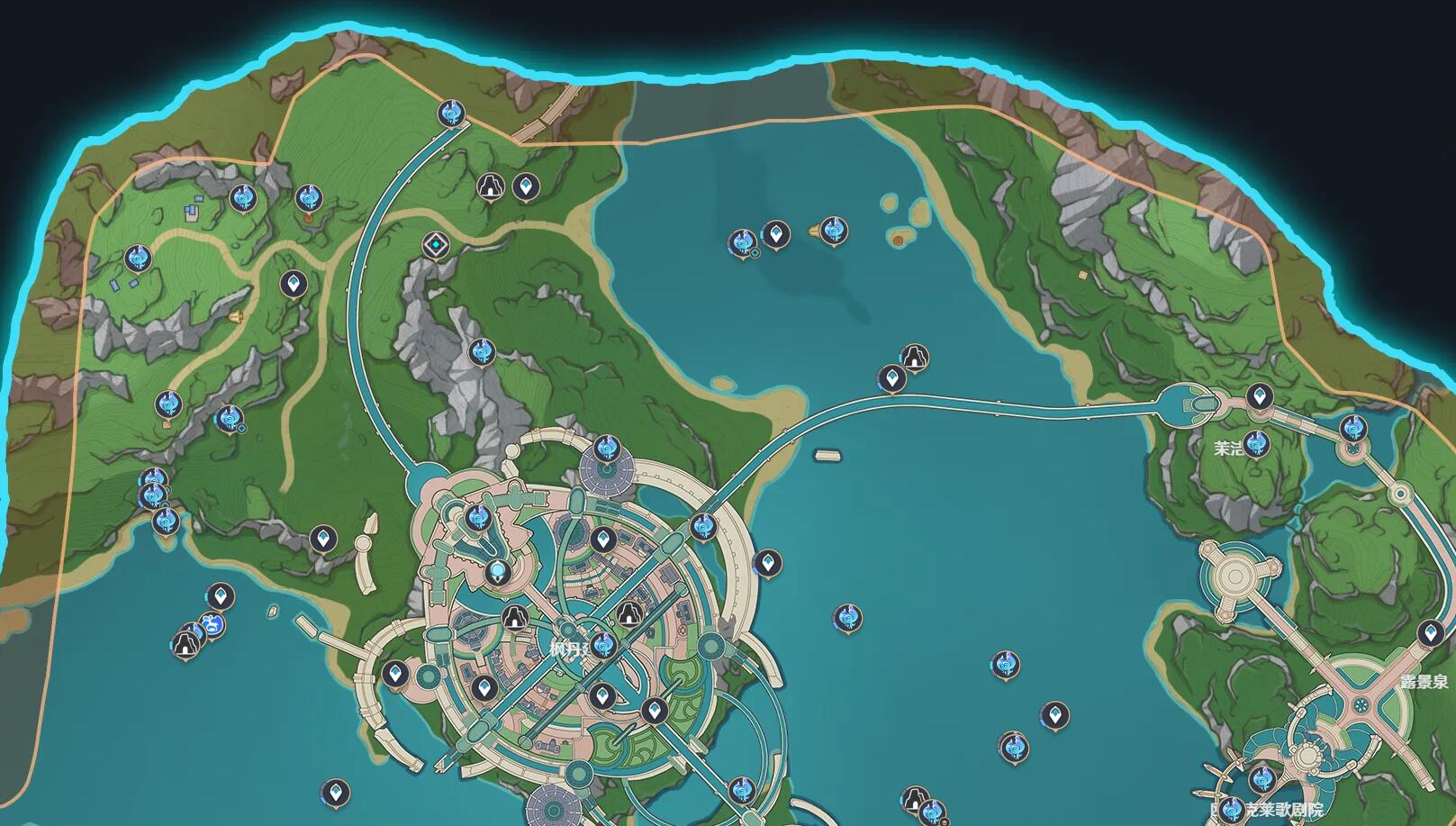Click the Statue of the Seven marker
This screenshot has height=826, width=1456.
tap(496, 572)
